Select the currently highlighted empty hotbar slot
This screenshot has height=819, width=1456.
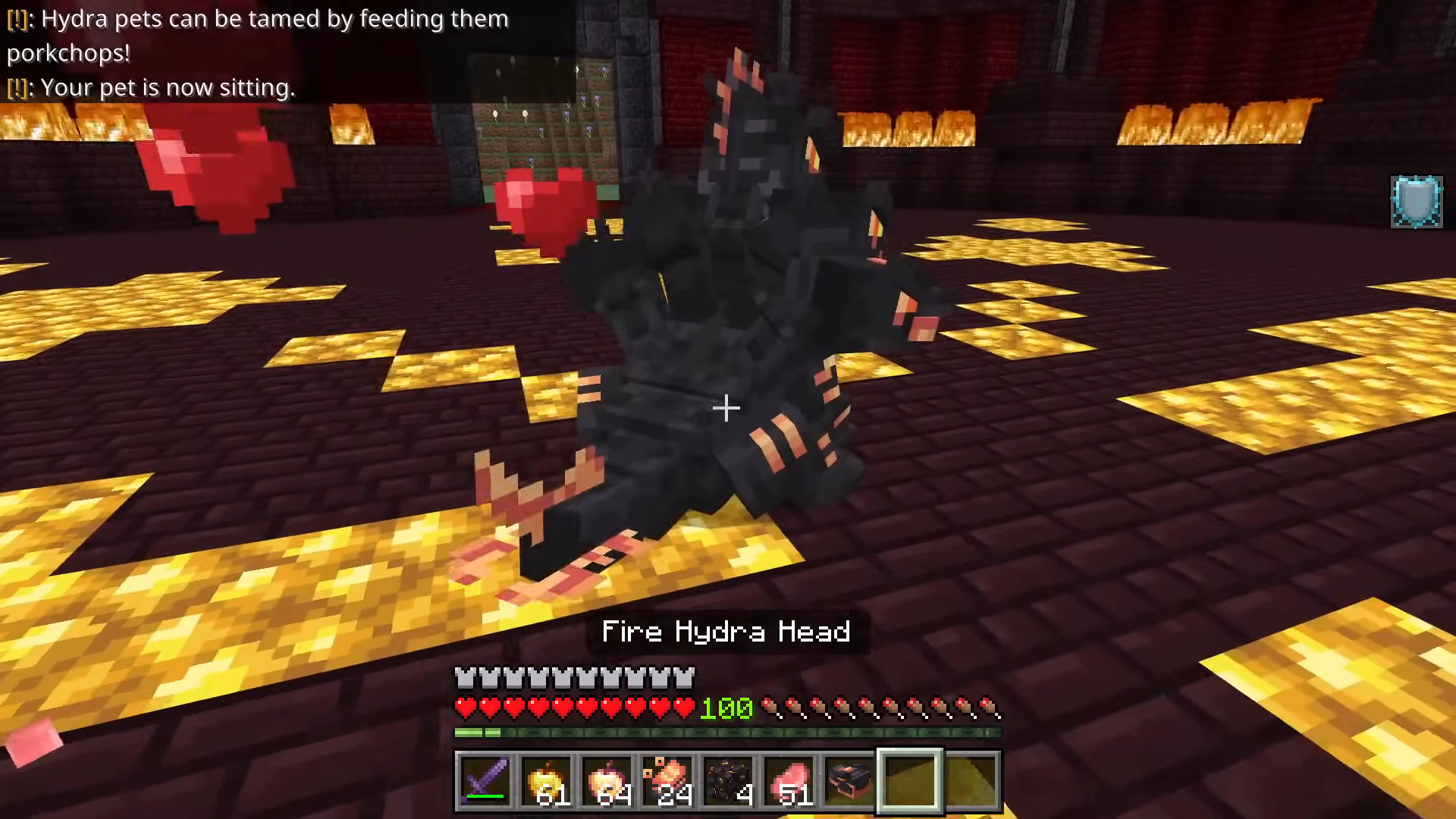pos(911,781)
